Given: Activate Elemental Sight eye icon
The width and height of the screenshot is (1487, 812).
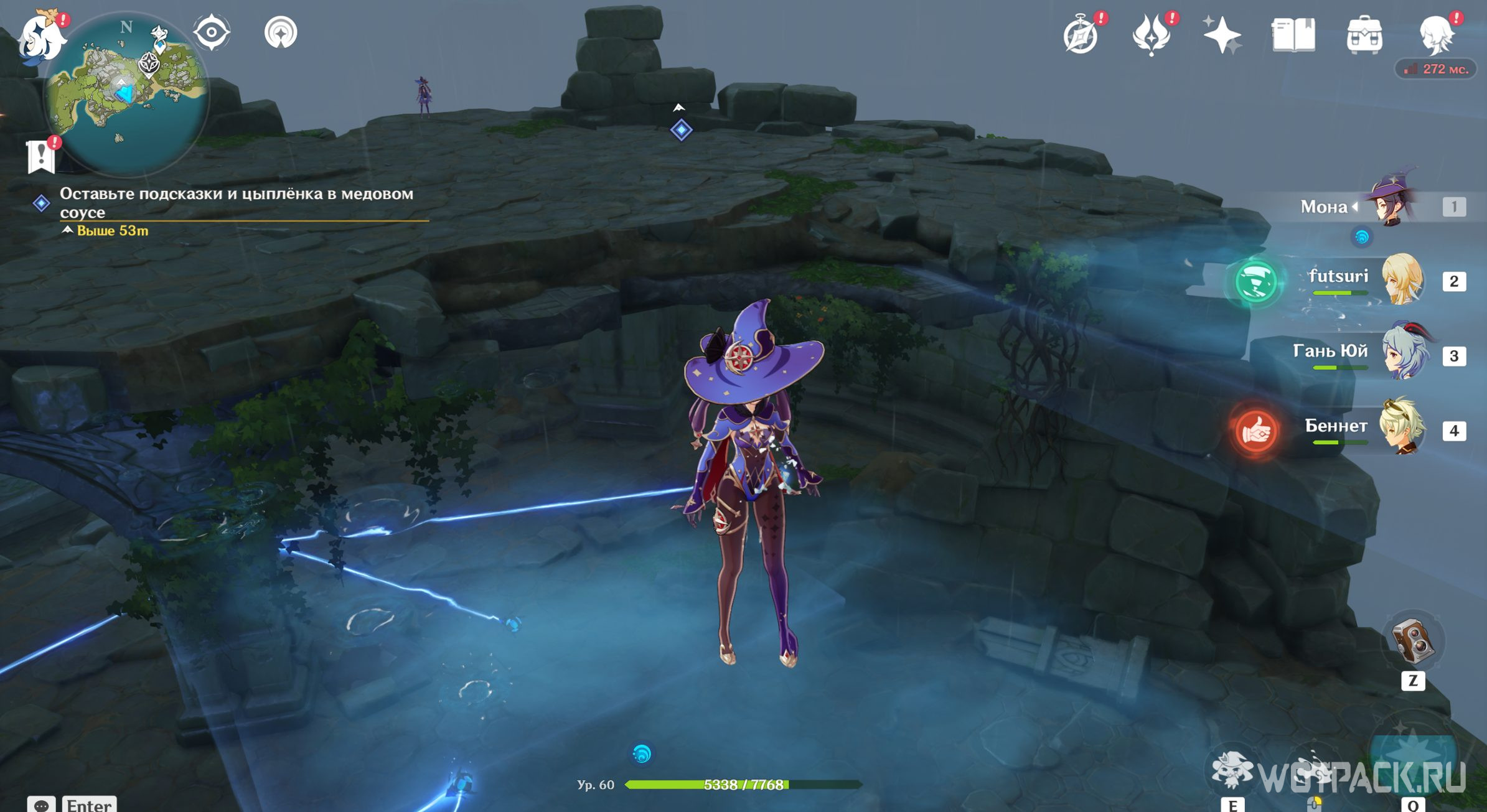Looking at the screenshot, I should pyautogui.click(x=212, y=32).
